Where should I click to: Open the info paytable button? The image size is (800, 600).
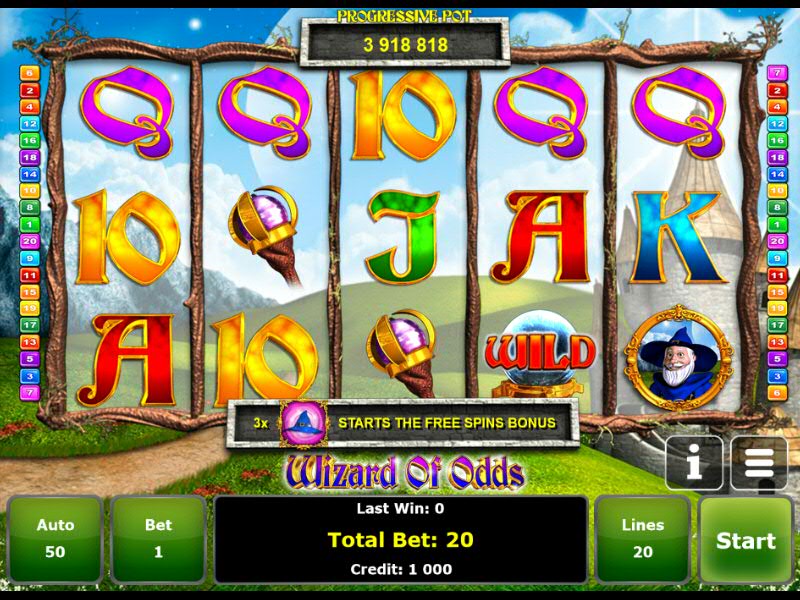tap(694, 463)
